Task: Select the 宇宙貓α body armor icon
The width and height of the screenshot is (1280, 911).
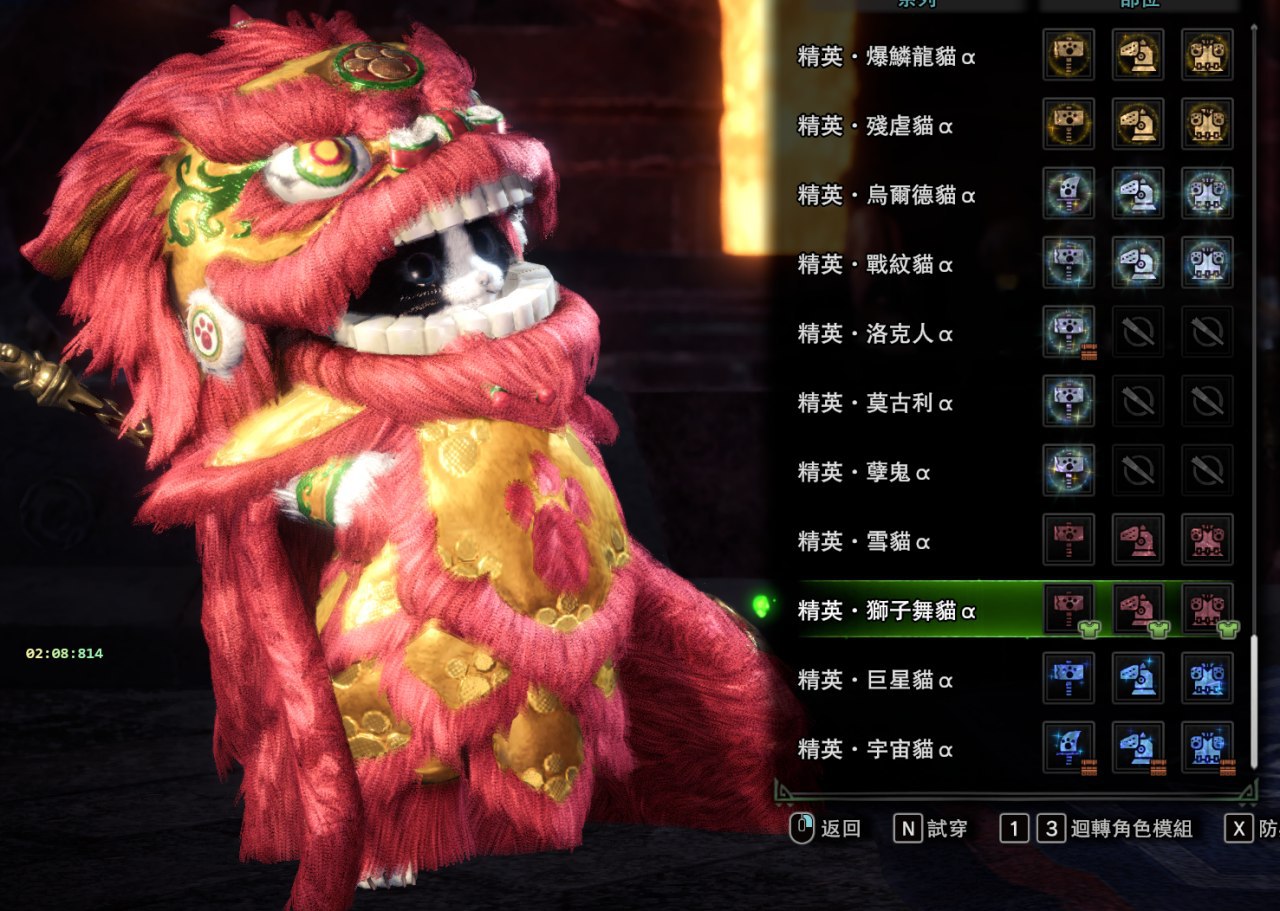Action: [x=1207, y=747]
